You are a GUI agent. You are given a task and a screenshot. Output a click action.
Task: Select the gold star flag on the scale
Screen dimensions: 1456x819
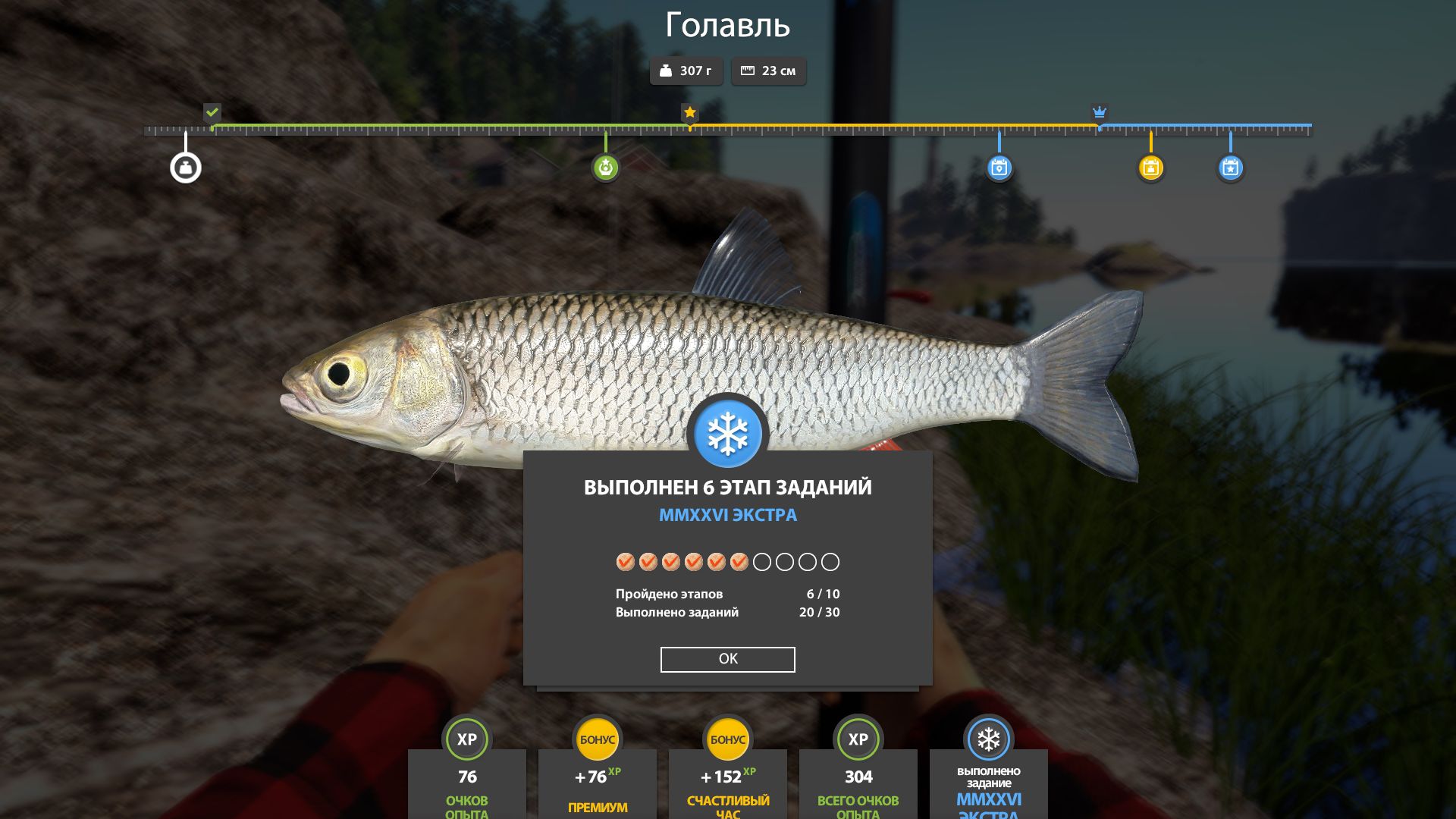(x=689, y=112)
